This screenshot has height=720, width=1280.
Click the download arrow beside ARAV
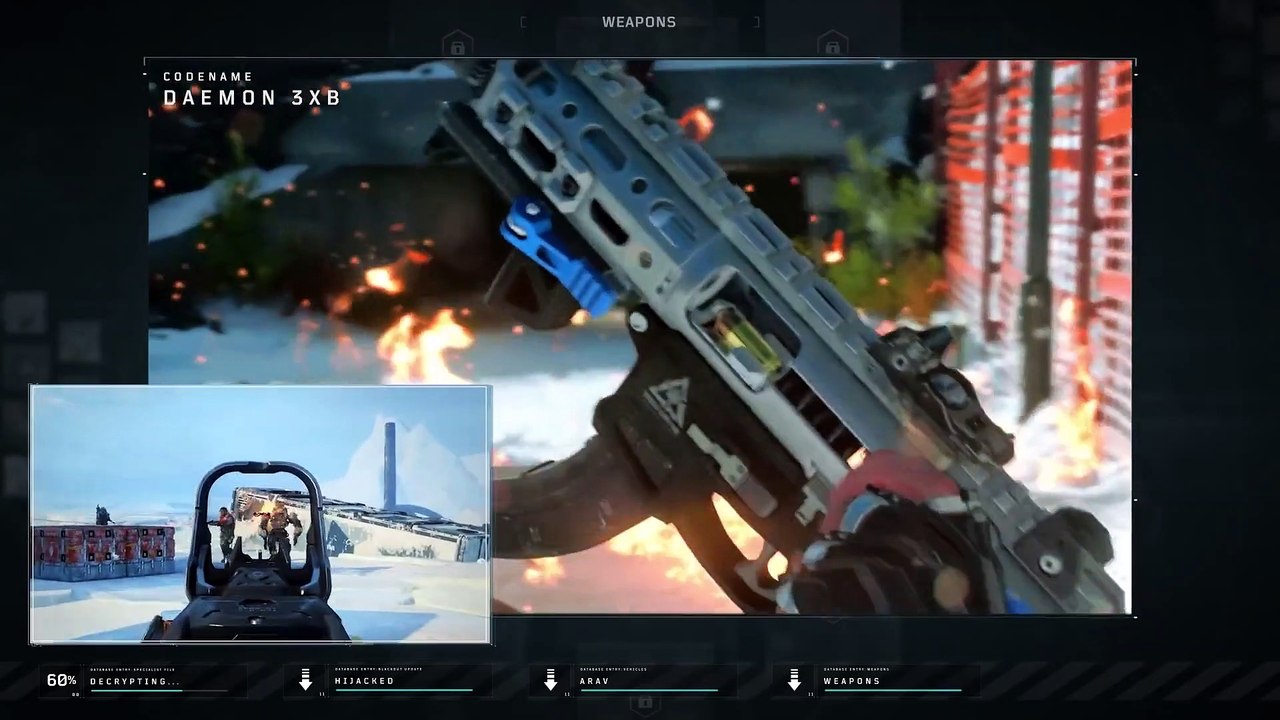550,681
